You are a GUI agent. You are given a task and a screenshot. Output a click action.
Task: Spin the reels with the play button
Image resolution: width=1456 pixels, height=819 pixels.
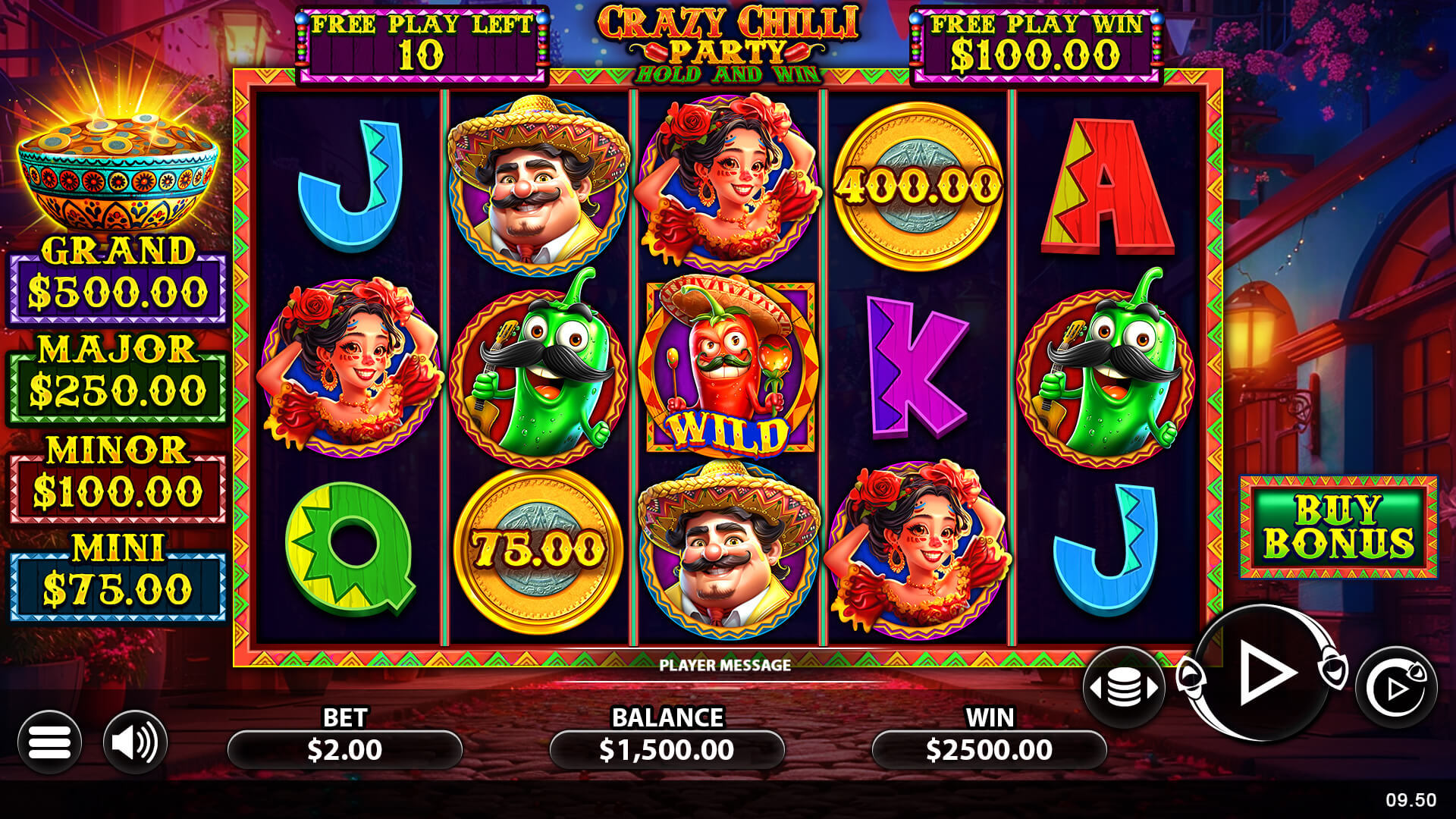(1263, 673)
